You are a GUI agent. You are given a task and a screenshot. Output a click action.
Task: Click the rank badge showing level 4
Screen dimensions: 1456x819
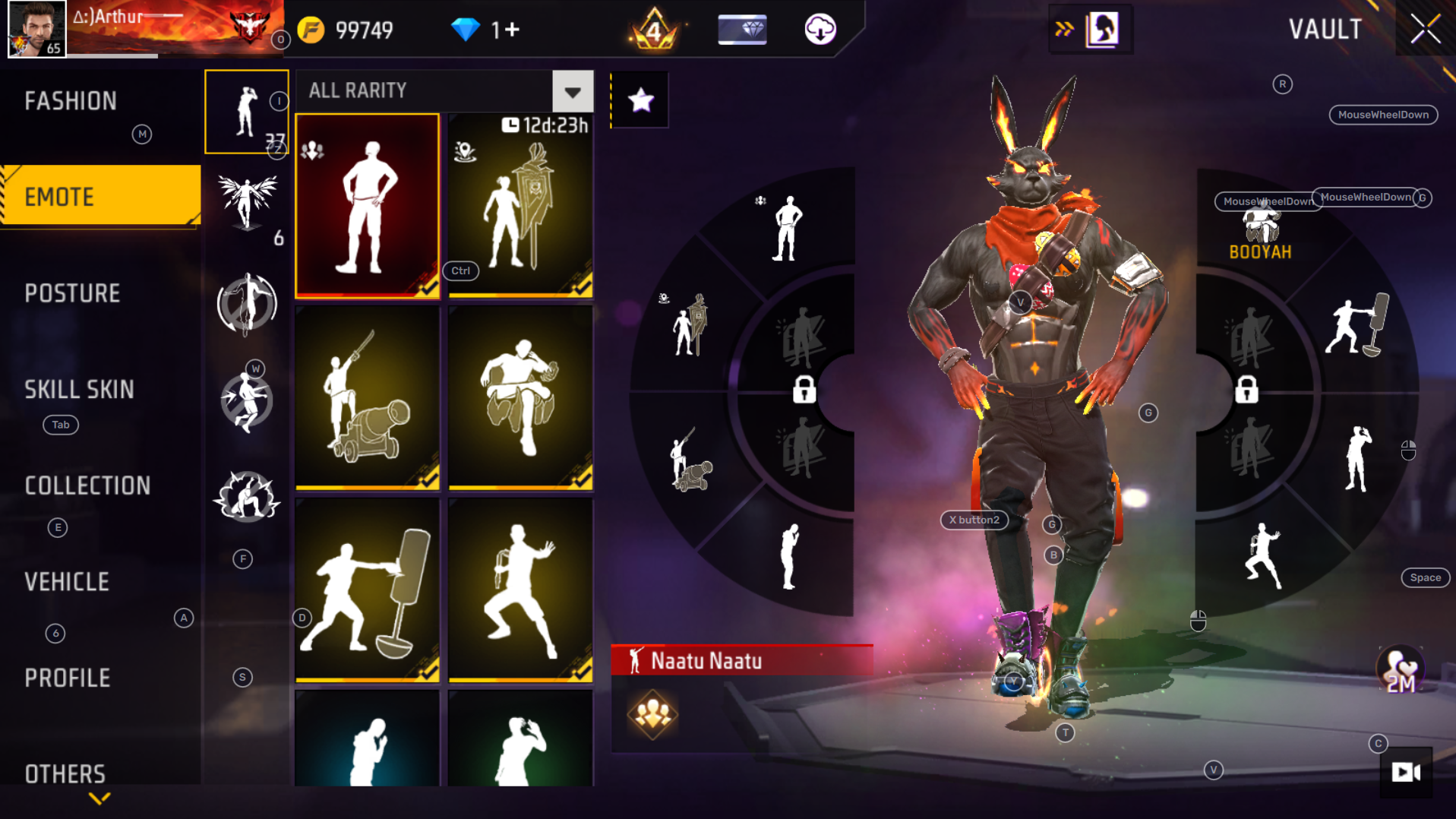[655, 30]
